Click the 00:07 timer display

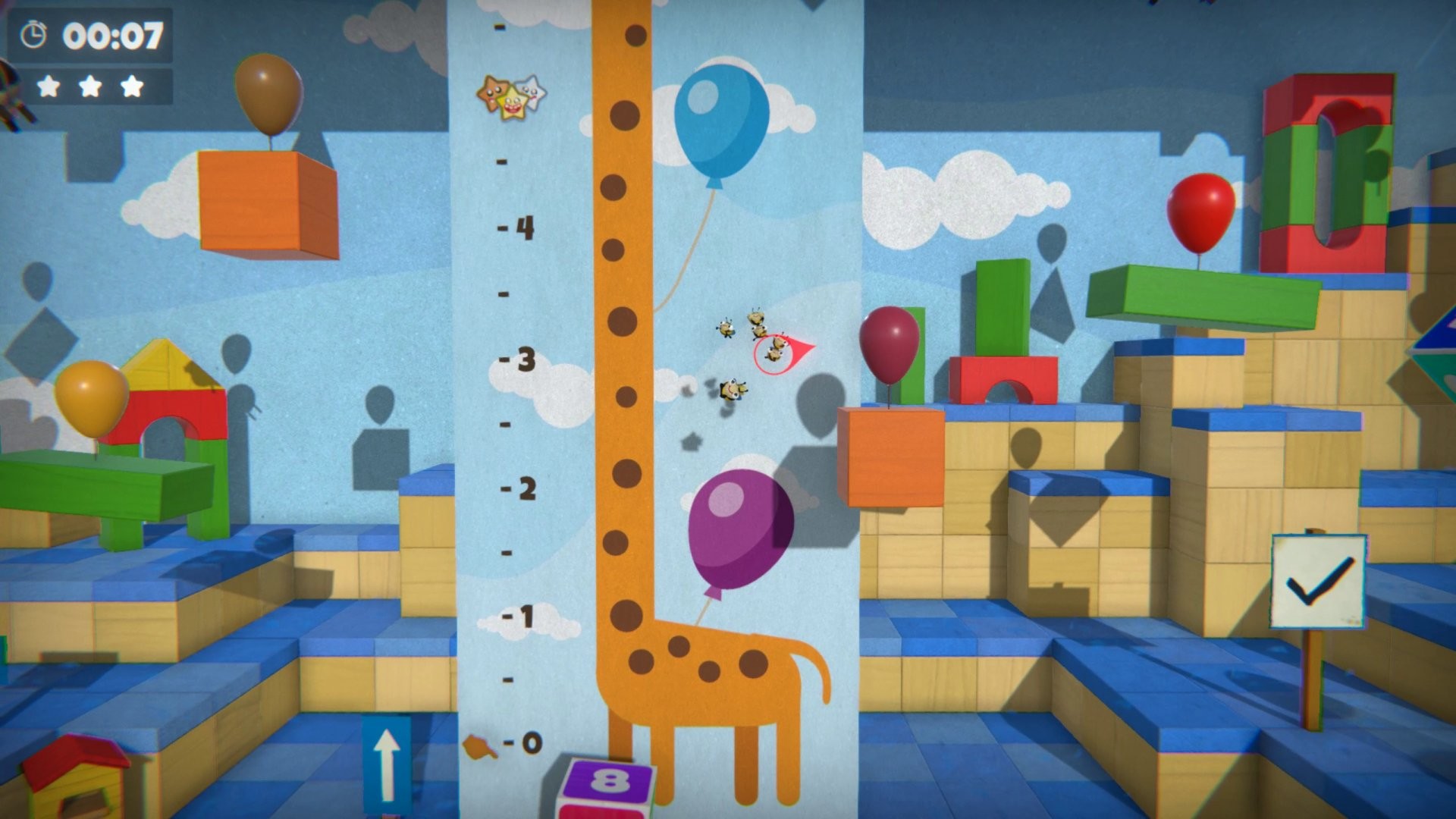click(x=112, y=33)
